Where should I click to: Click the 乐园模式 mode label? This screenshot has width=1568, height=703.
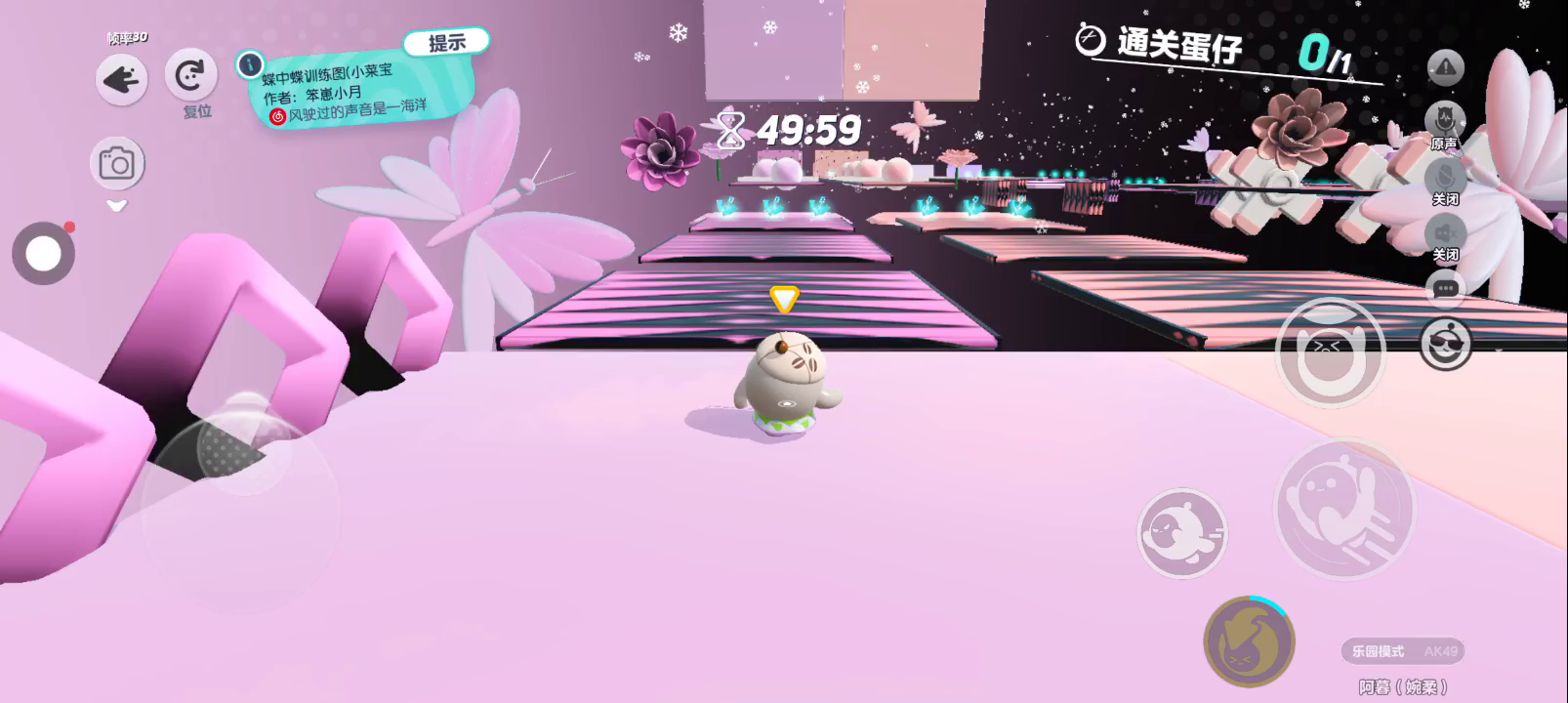tap(1378, 651)
